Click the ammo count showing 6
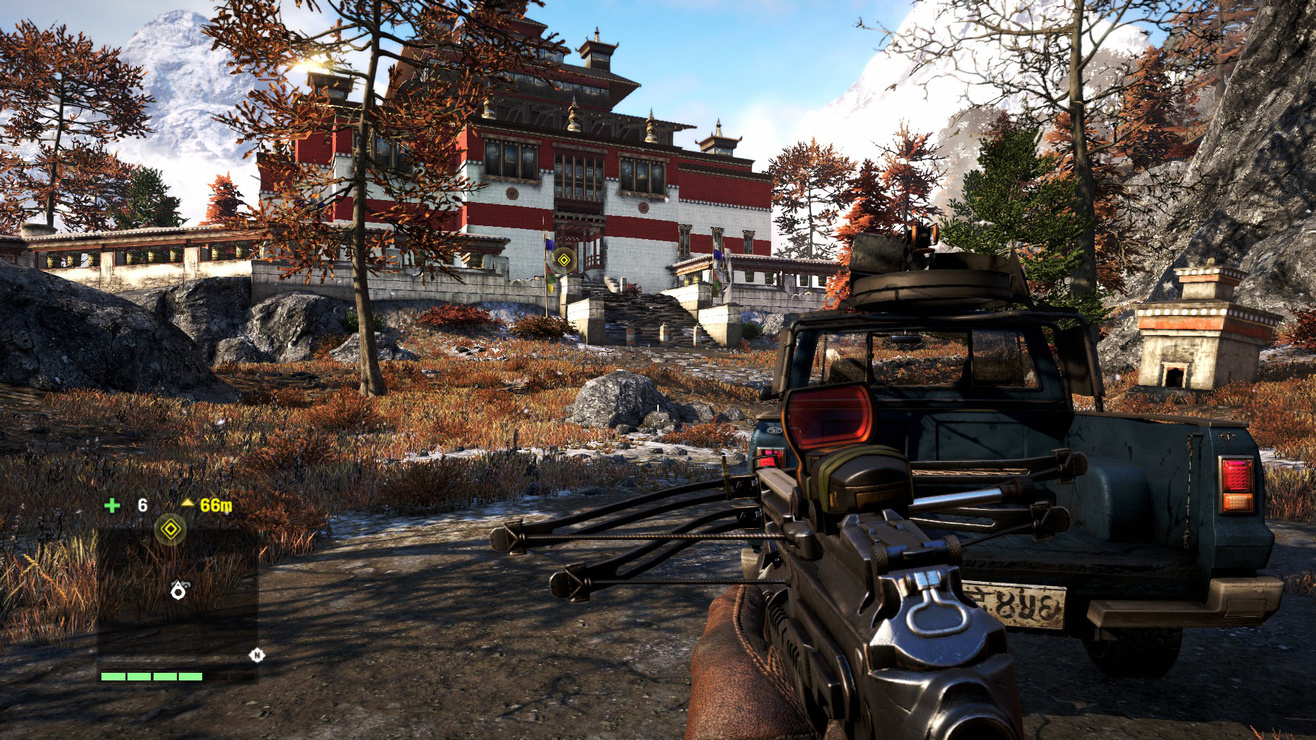 point(141,505)
